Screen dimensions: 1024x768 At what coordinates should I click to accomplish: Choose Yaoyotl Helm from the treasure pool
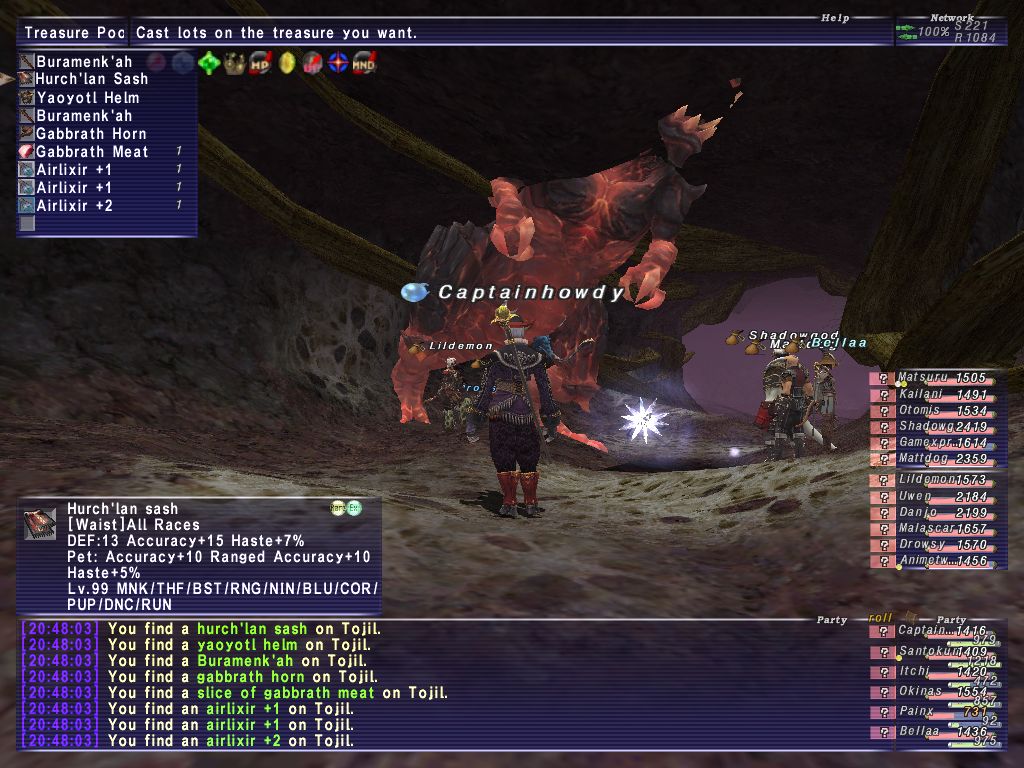coord(87,98)
